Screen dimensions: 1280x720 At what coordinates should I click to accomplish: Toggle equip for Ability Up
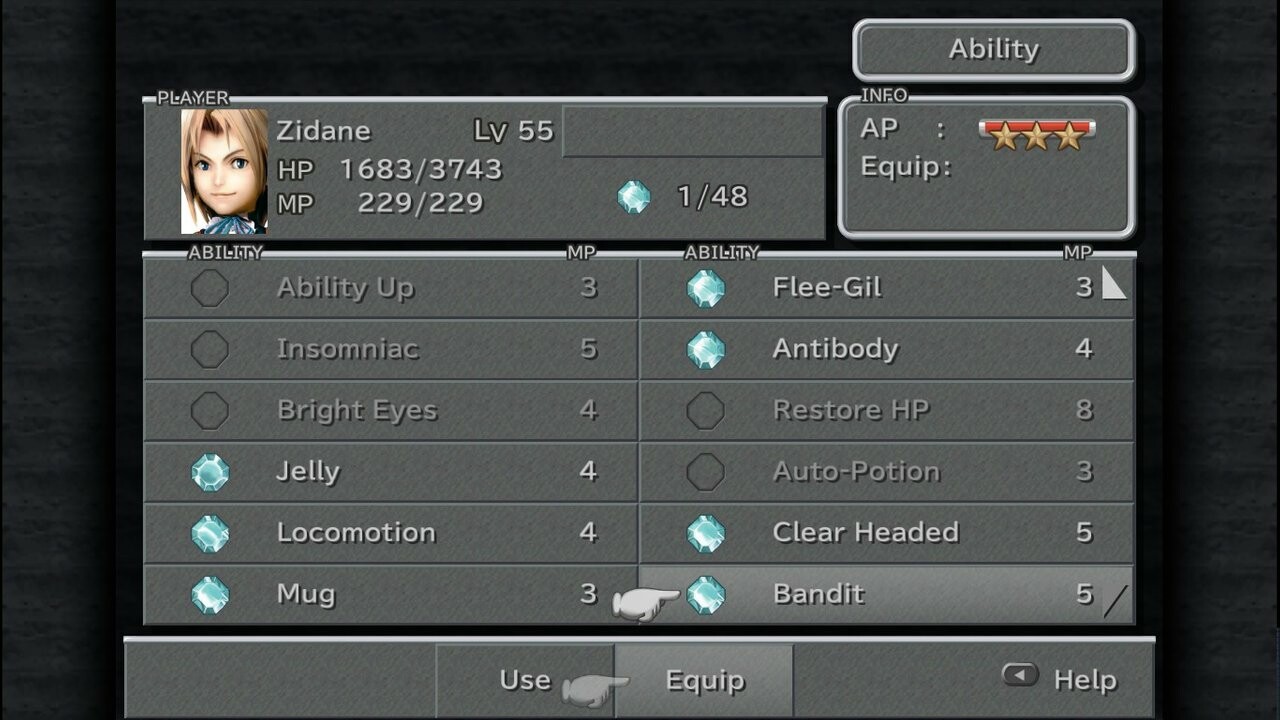[x=210, y=287]
